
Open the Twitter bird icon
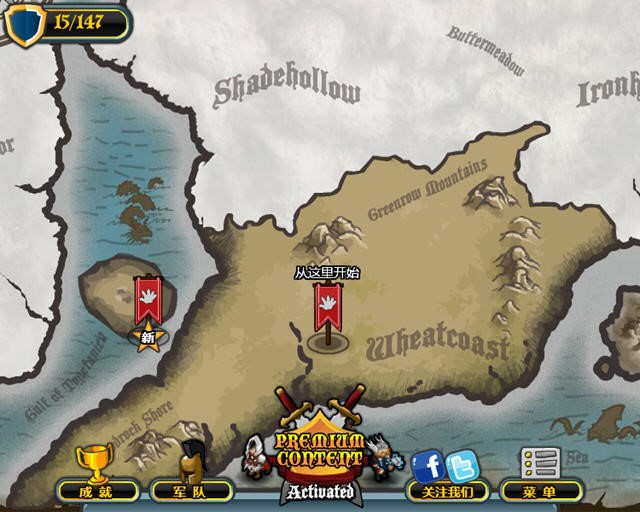pyautogui.click(x=462, y=466)
